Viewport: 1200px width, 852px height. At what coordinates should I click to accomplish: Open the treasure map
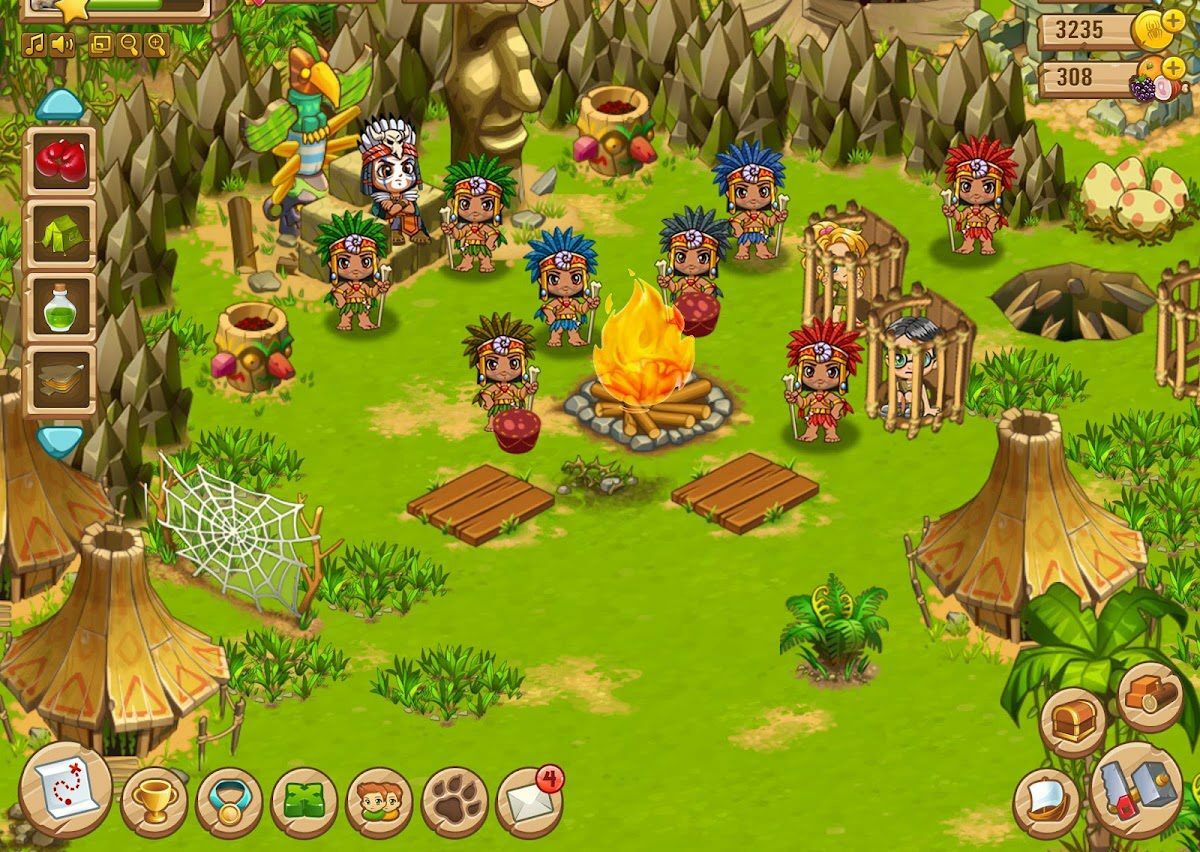(65, 790)
